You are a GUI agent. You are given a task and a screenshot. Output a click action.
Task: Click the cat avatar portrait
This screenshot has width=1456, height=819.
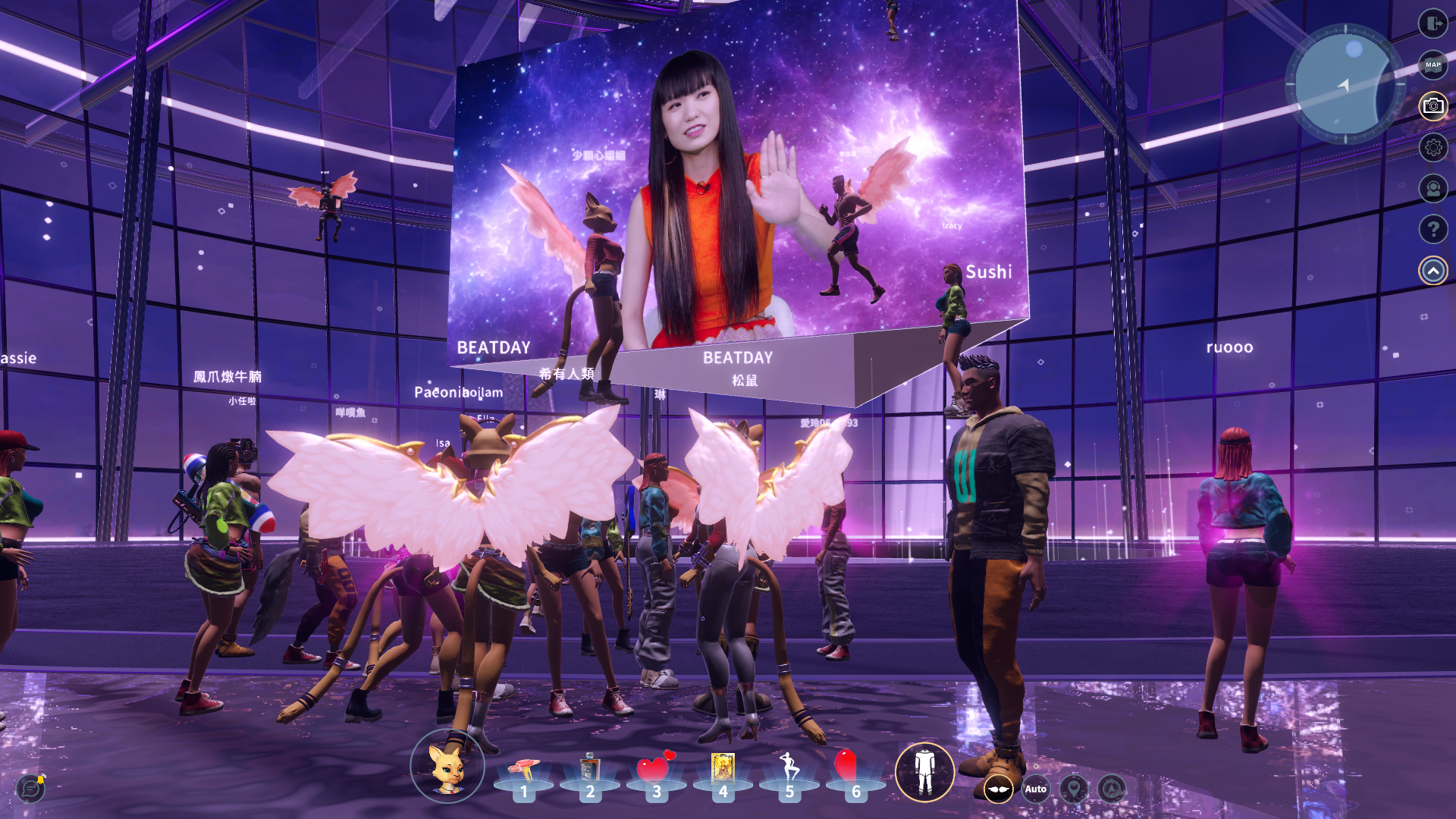pyautogui.click(x=447, y=767)
